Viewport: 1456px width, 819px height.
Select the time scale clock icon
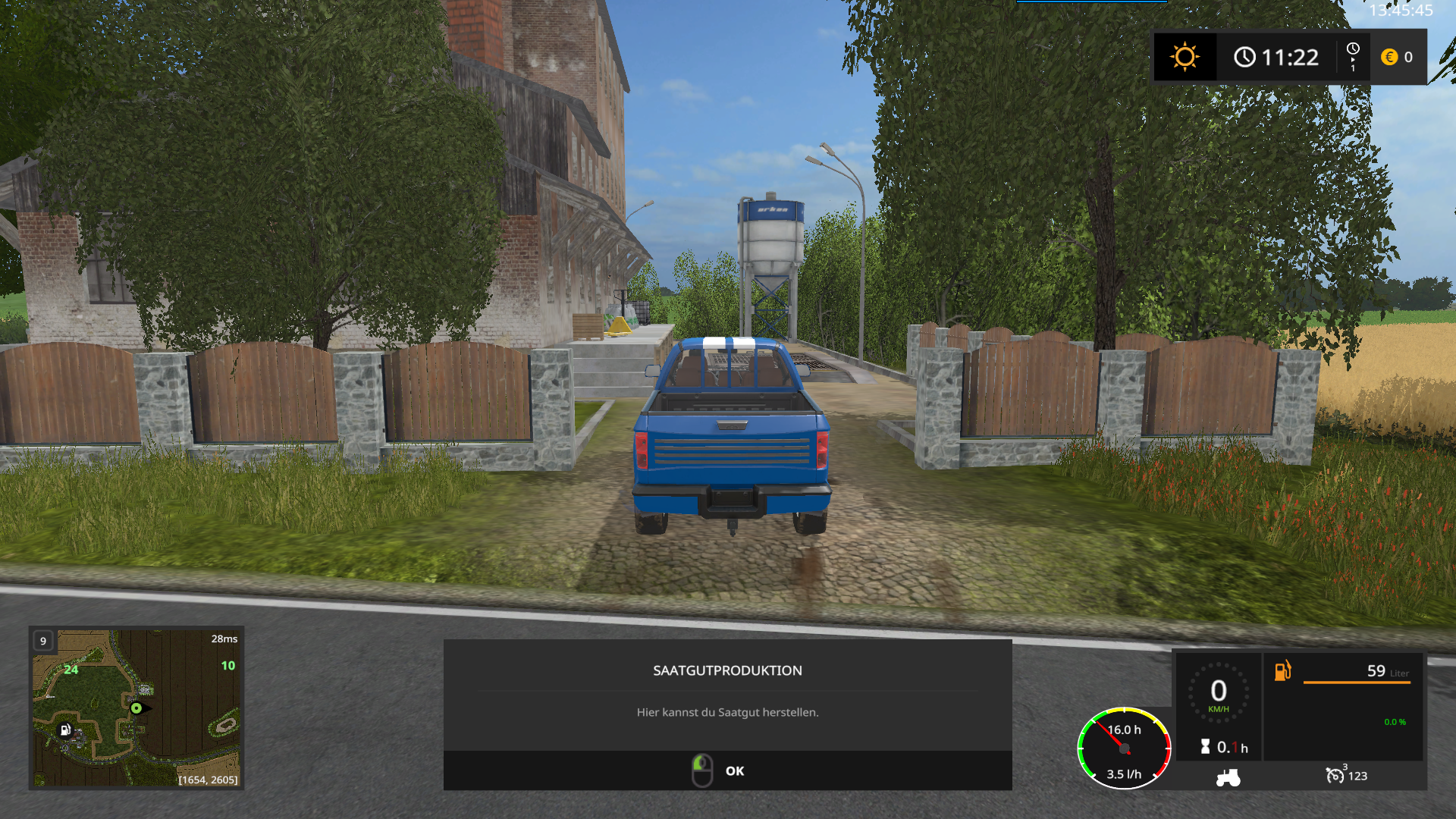pyautogui.click(x=1353, y=50)
